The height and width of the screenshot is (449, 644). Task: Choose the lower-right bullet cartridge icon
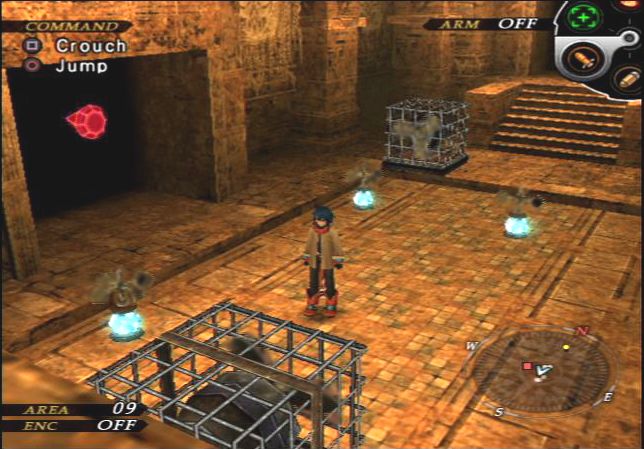point(627,79)
